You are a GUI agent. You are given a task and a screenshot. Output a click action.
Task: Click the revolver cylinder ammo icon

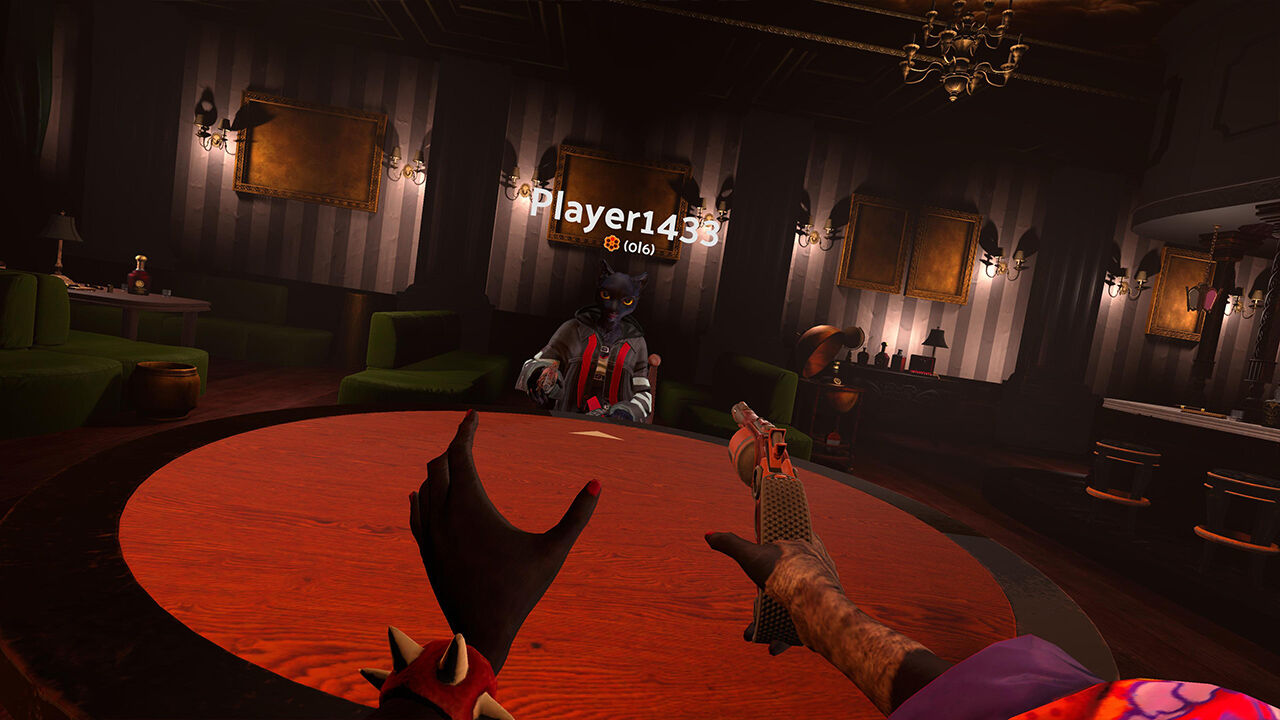(613, 244)
